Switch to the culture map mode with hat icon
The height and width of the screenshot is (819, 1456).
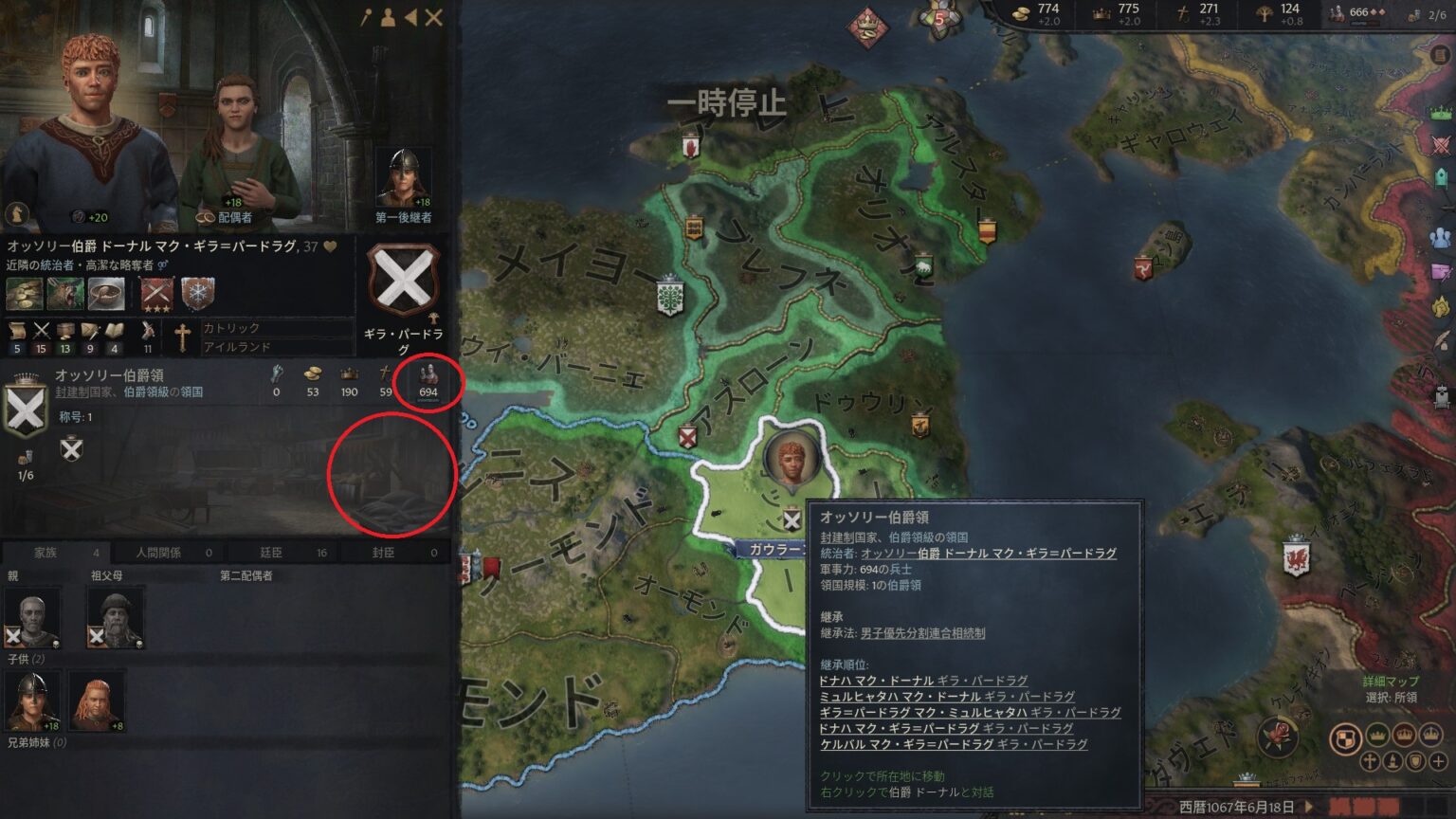point(1392,760)
